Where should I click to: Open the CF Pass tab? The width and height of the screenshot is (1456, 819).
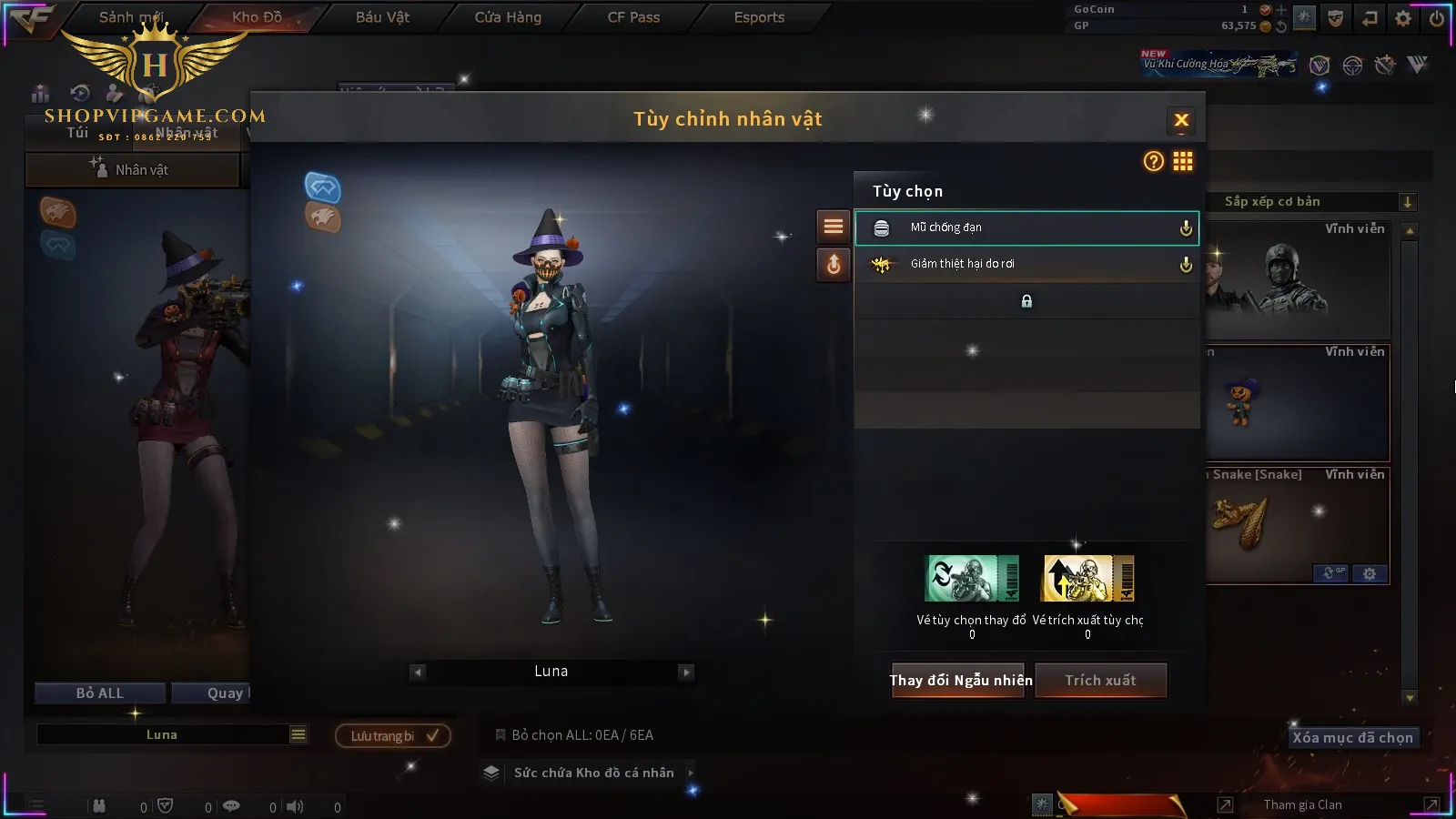coord(633,17)
